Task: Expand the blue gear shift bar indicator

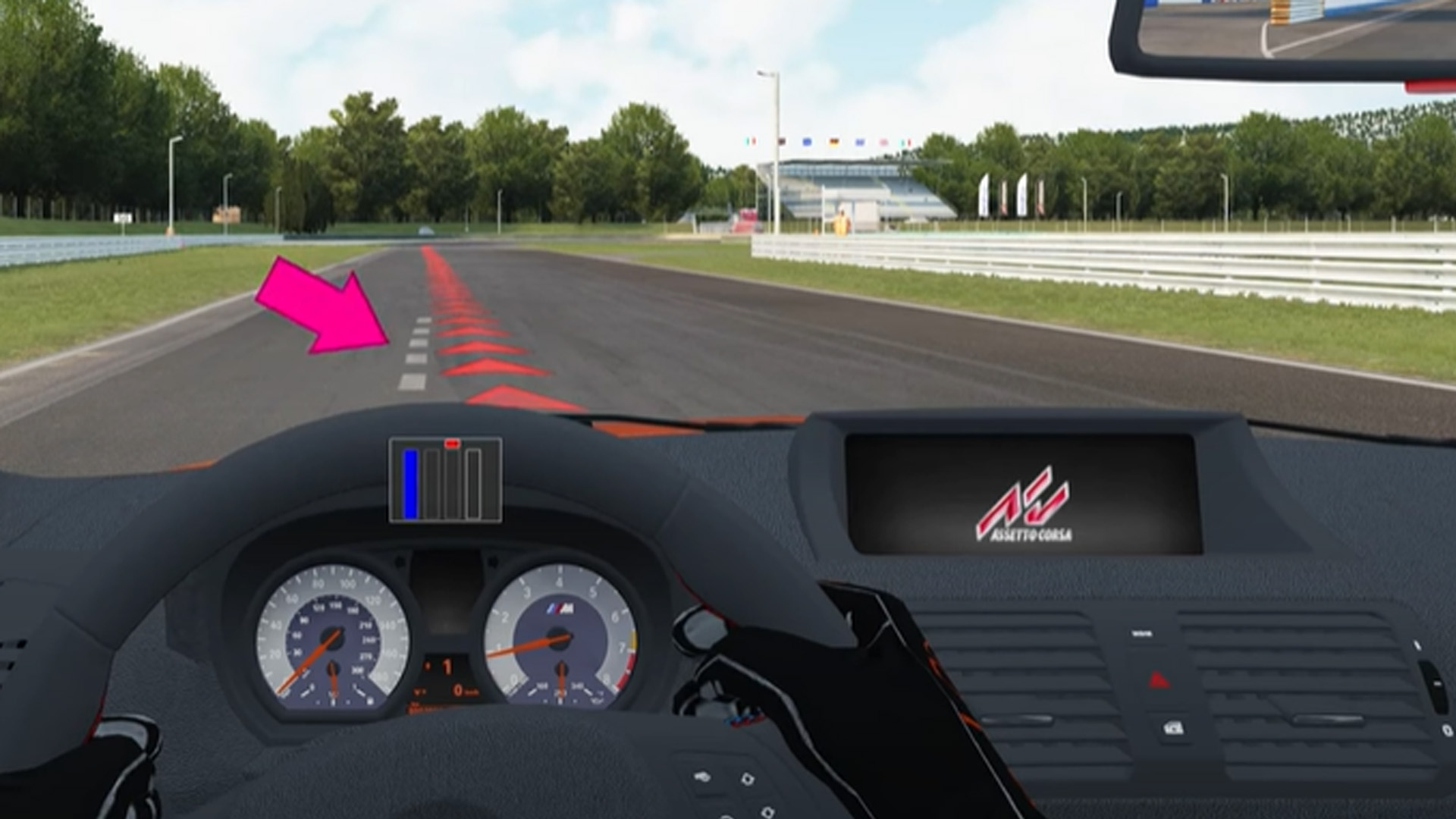Action: pos(408,485)
